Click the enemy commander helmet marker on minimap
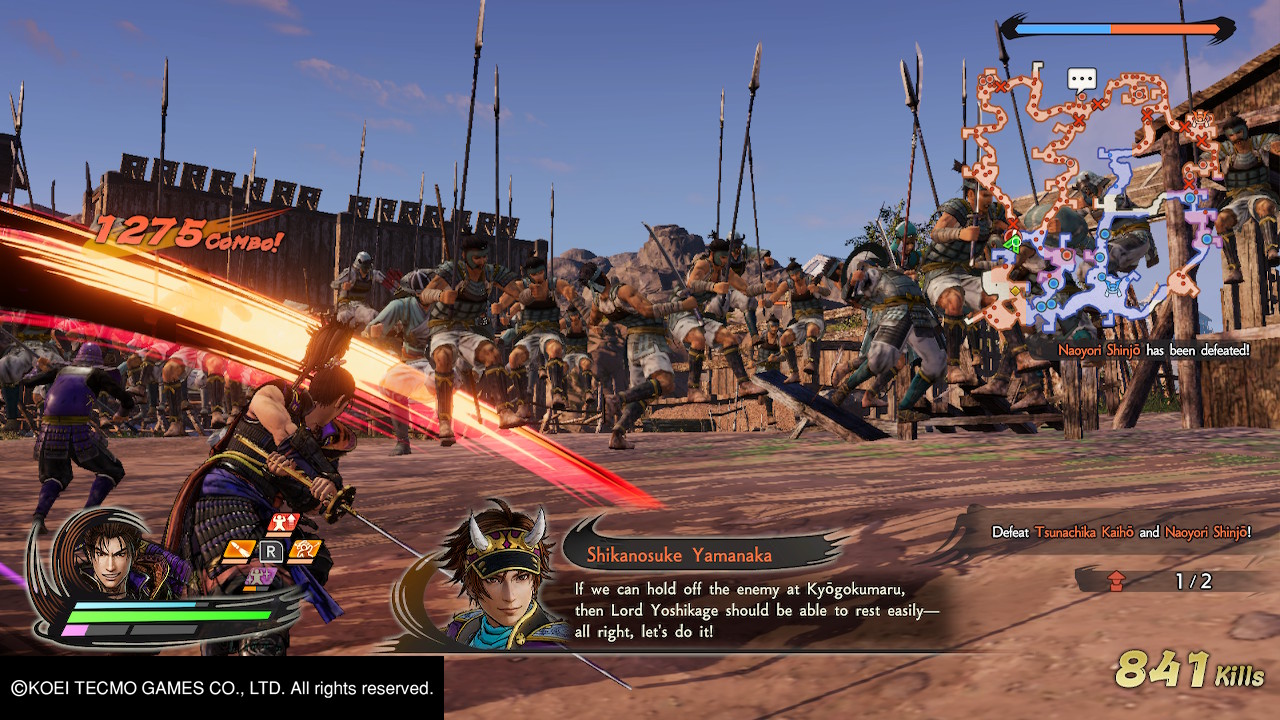1280x720 pixels. pyautogui.click(x=1200, y=119)
